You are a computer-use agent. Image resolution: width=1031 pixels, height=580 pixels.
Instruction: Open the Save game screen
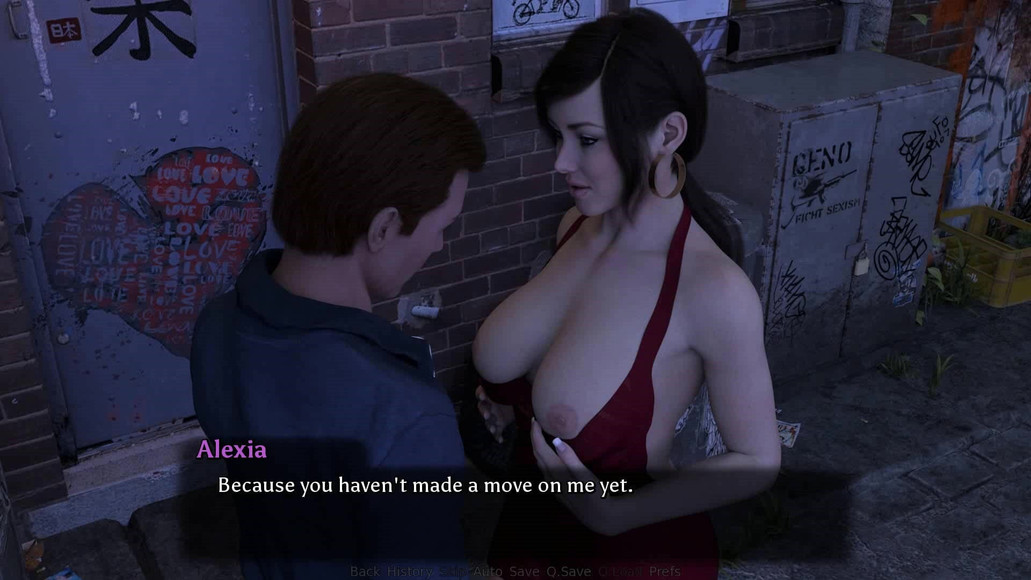(524, 572)
